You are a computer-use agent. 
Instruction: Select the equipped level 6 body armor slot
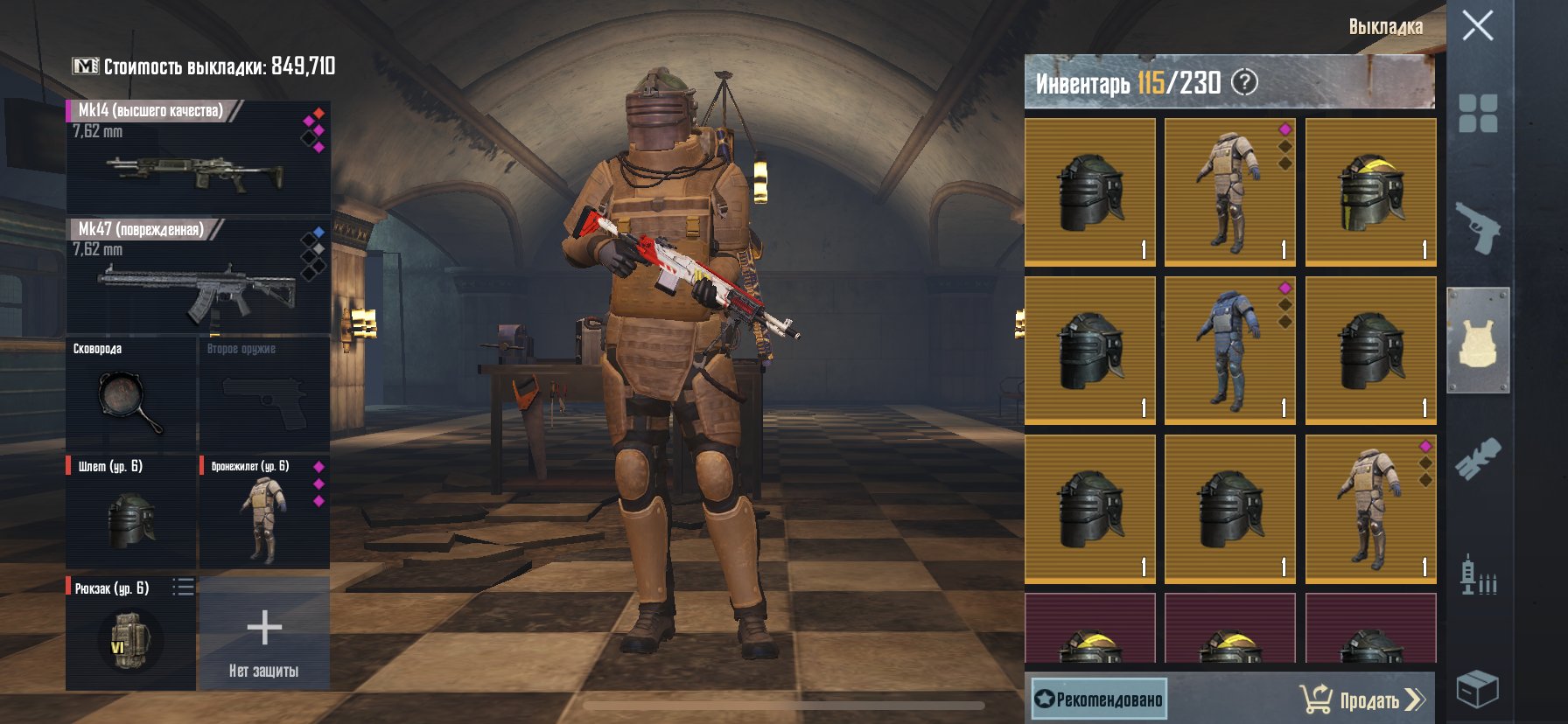264,513
